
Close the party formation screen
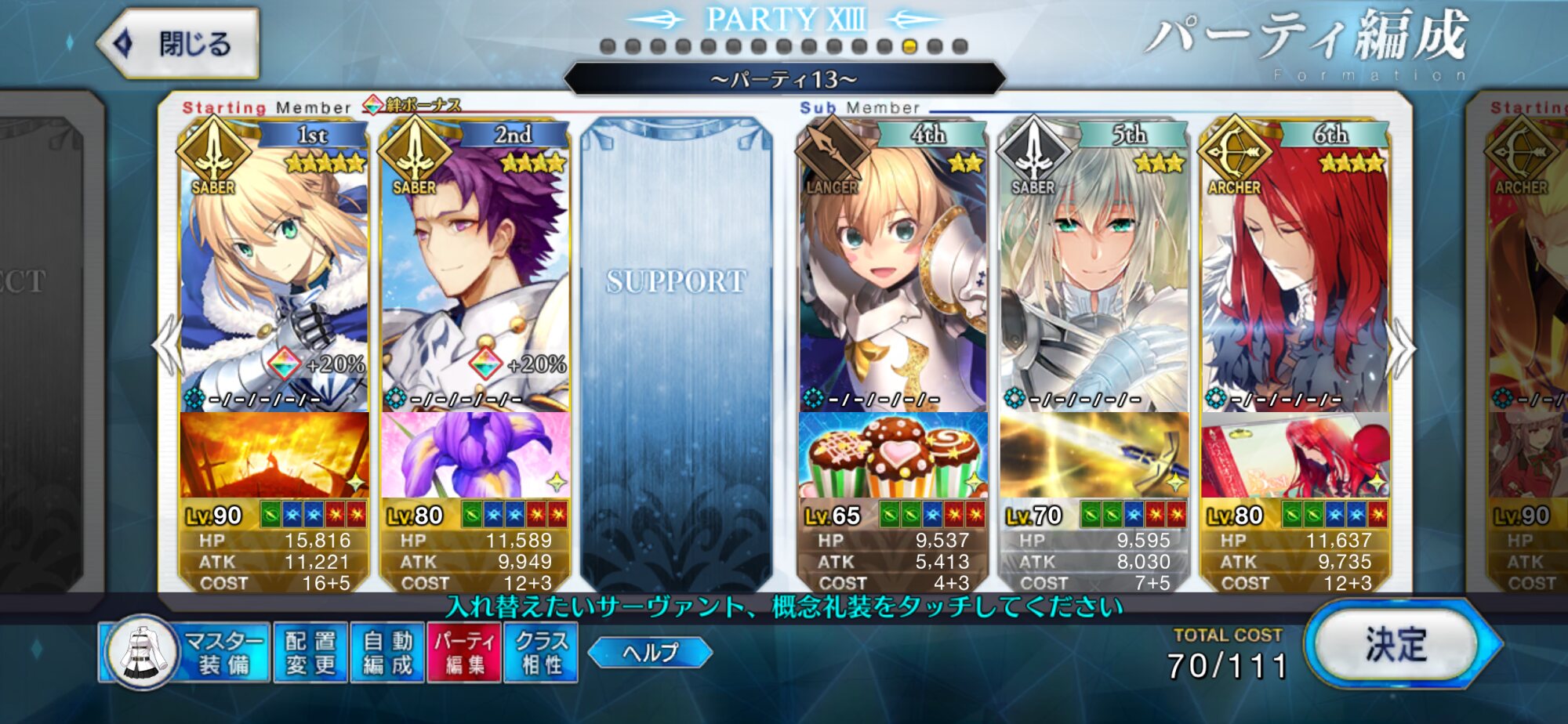(x=179, y=44)
